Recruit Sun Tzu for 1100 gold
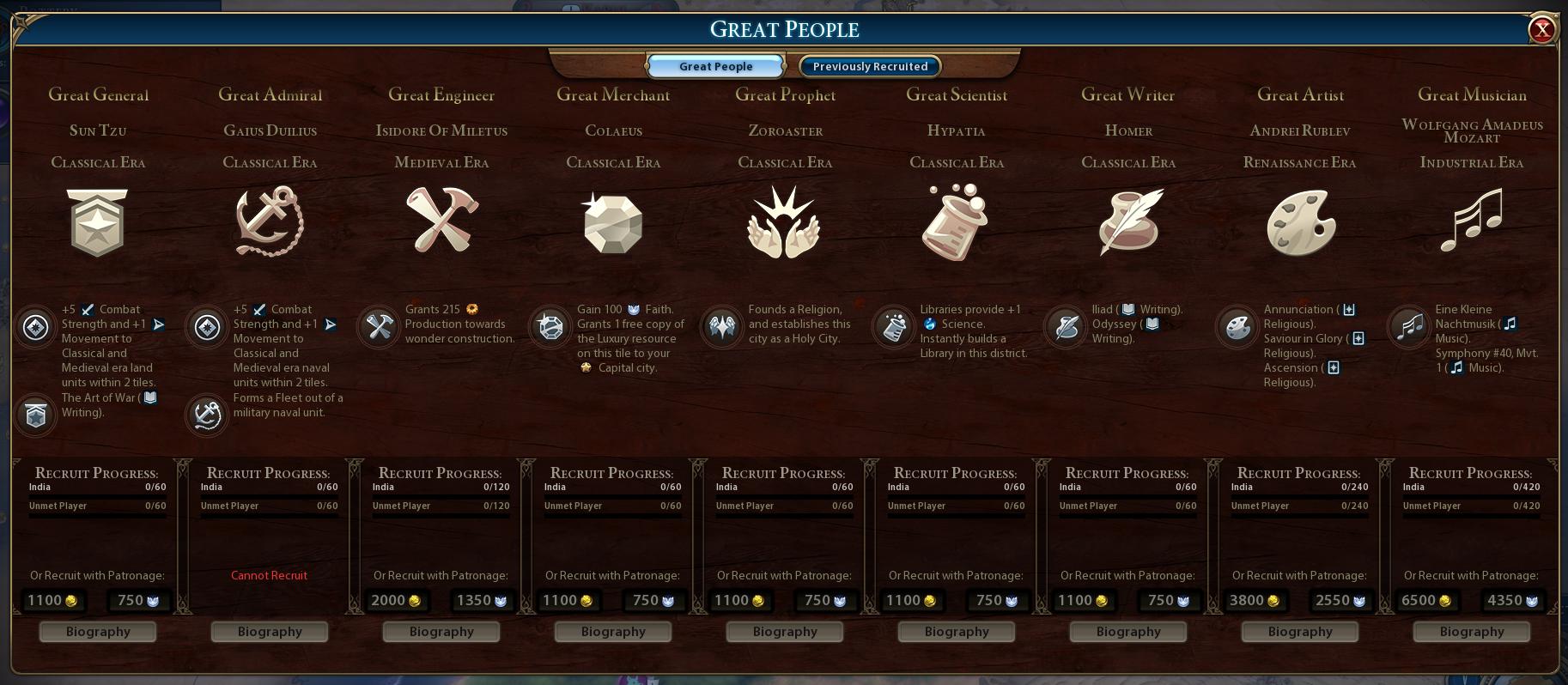Viewport: 1568px width, 685px height. [x=52, y=601]
